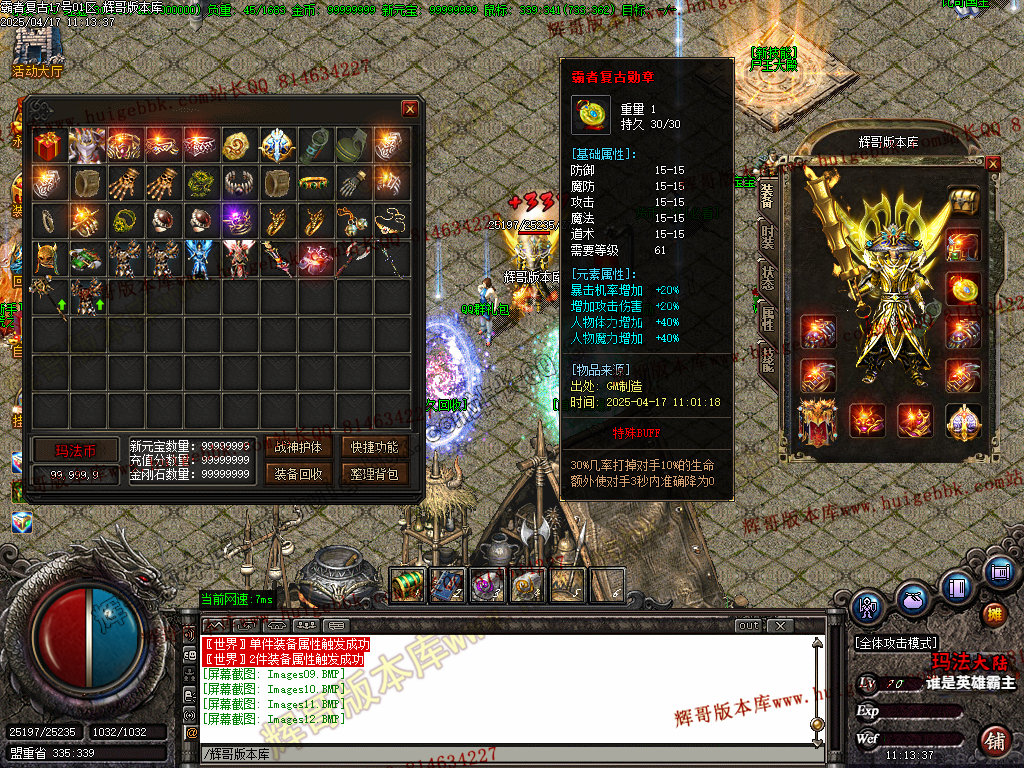The image size is (1024, 768).
Task: Select the blue winged armor item
Action: [x=199, y=257]
